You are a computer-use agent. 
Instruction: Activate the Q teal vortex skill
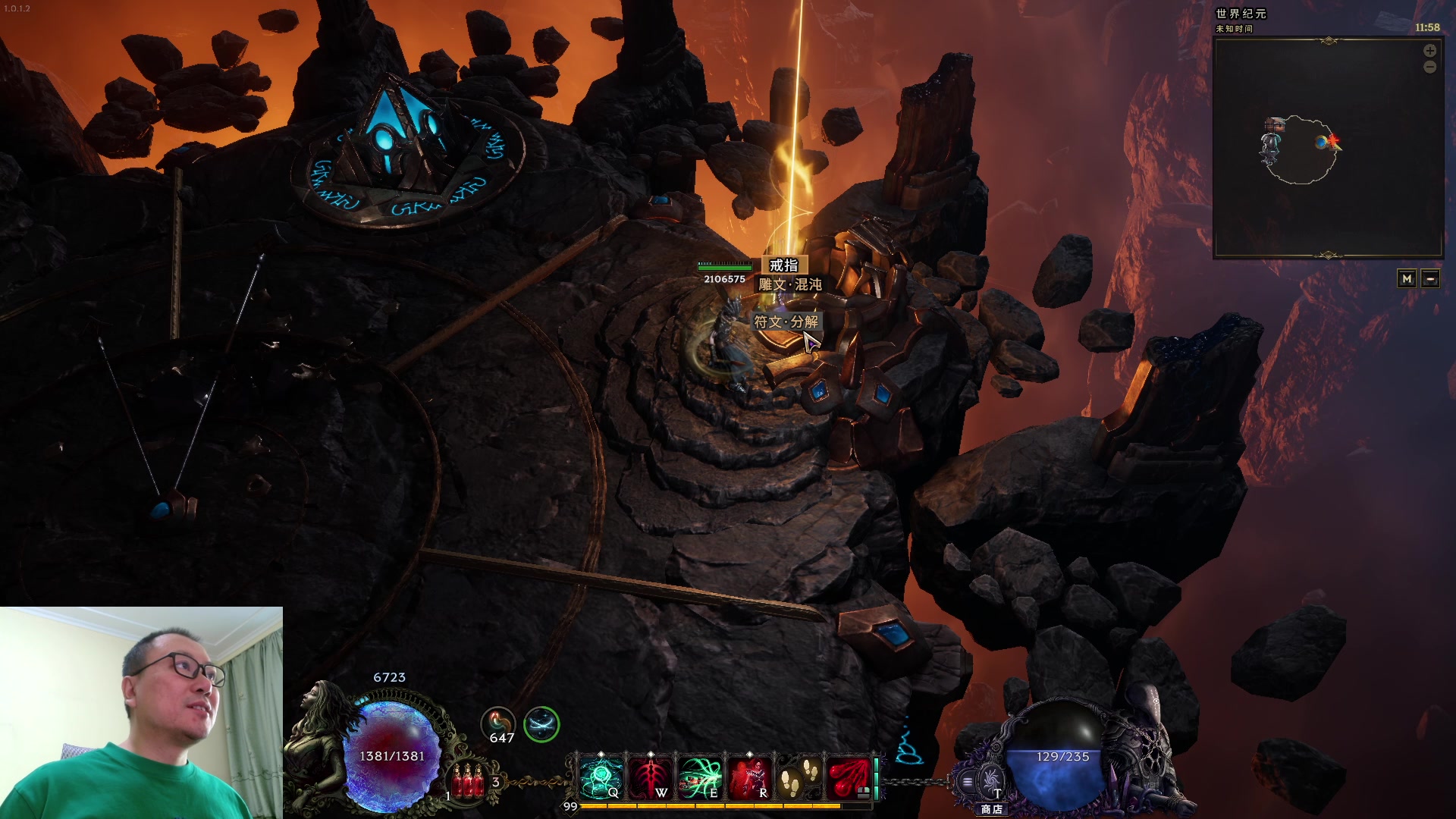coord(601,778)
